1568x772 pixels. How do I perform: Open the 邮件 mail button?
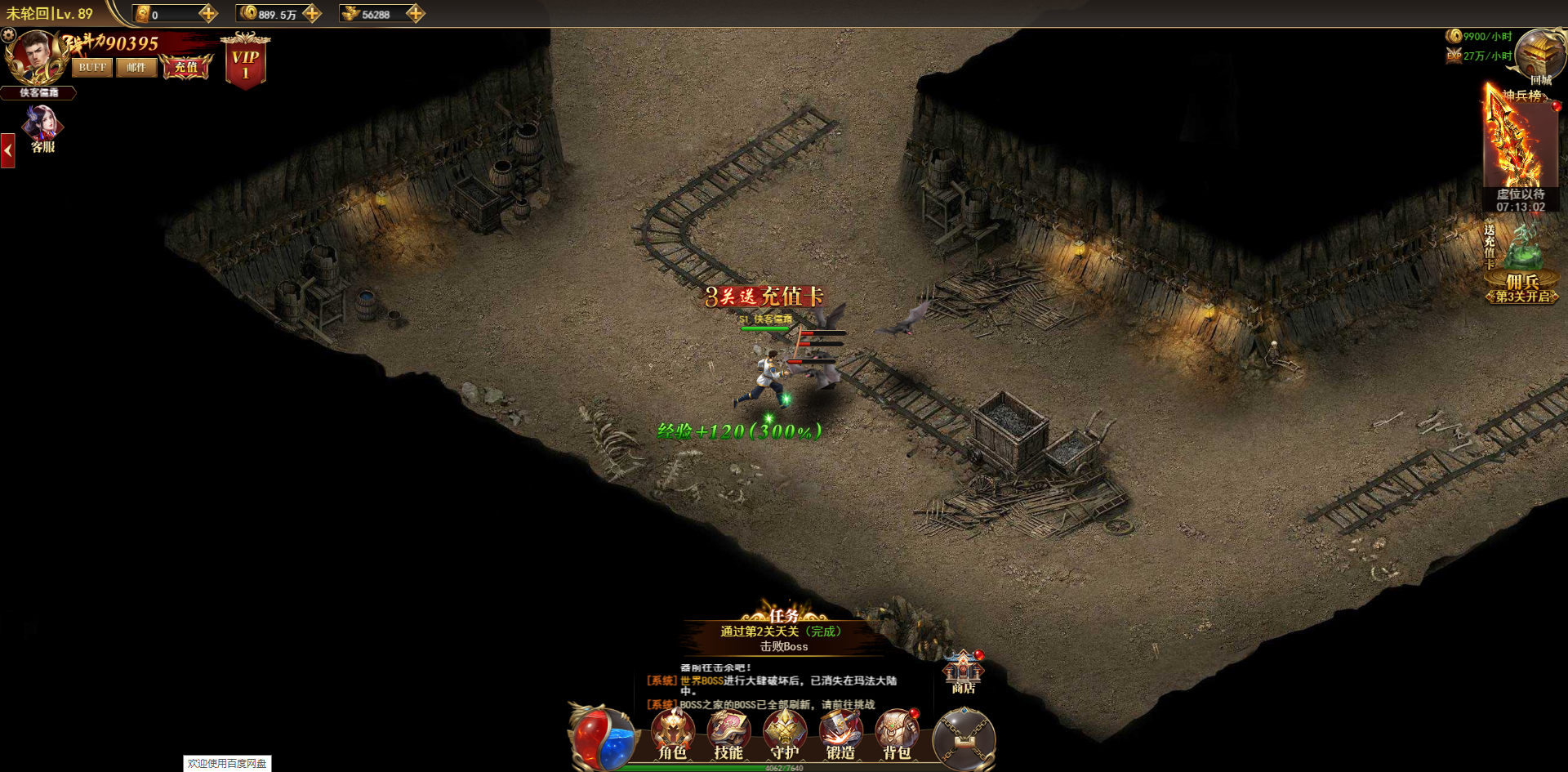click(x=136, y=68)
